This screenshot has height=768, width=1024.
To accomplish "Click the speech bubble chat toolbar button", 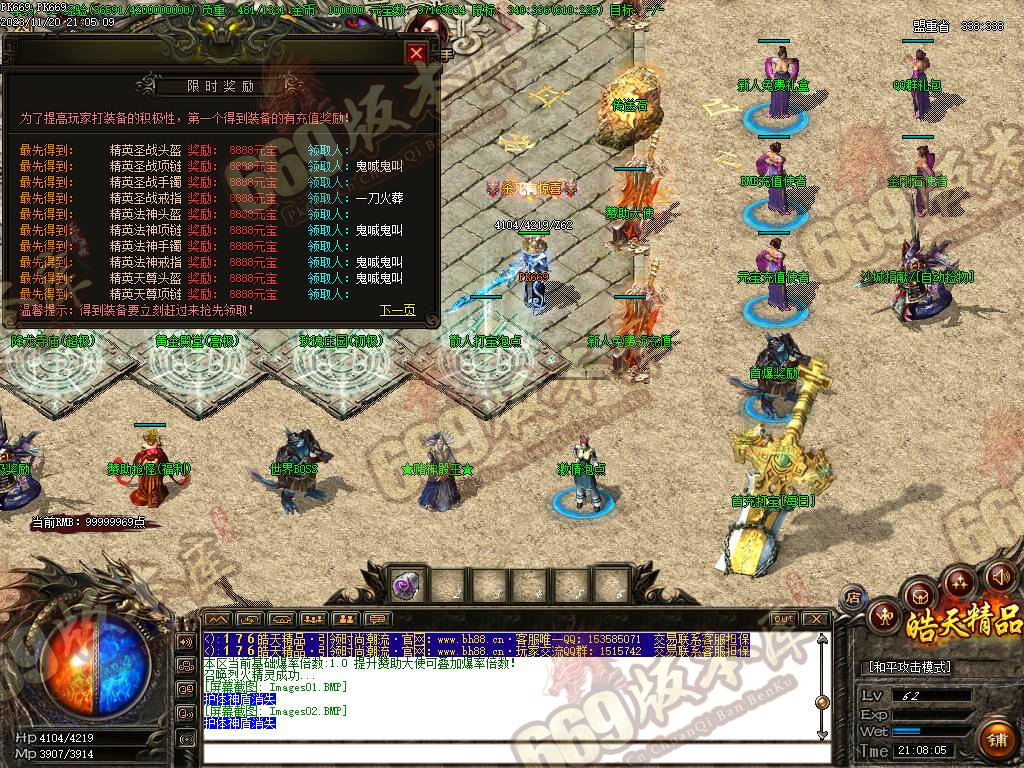I will coord(377,619).
